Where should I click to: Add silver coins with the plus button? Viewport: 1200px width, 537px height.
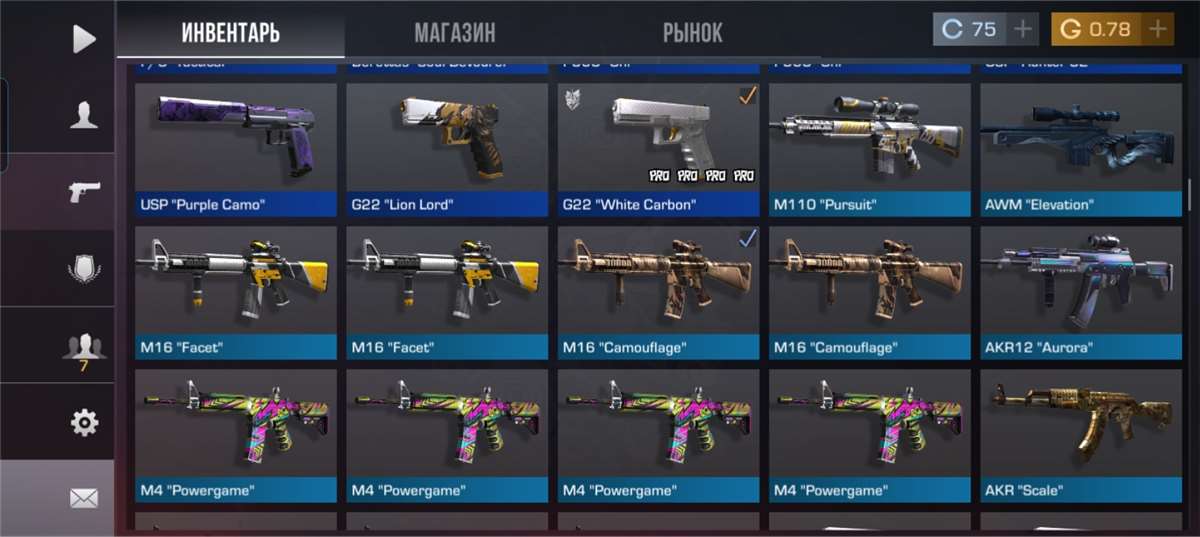pos(1022,29)
